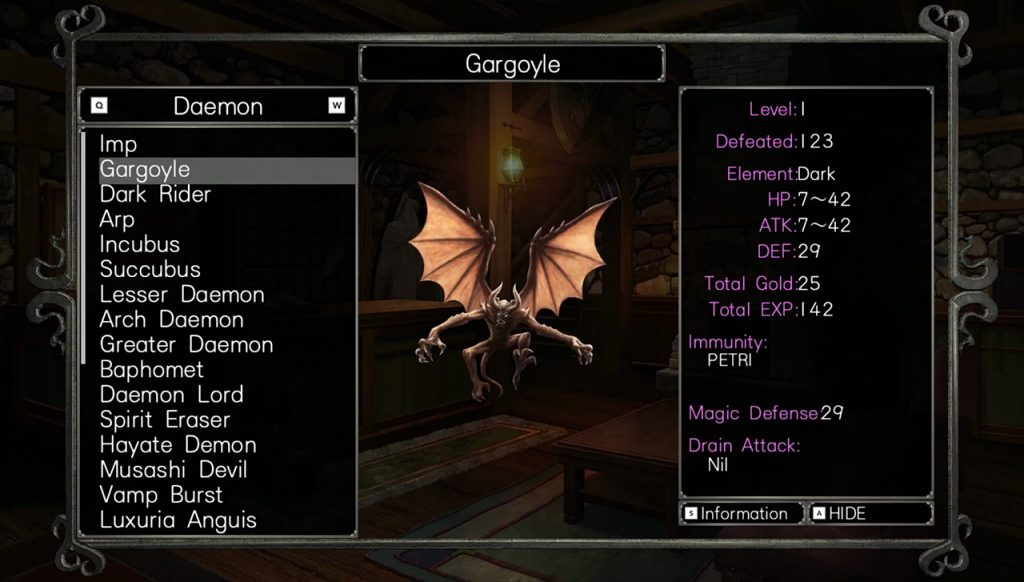Screen dimensions: 1024x582
Task: Open the Arp bestiary entry
Action: coord(117,220)
